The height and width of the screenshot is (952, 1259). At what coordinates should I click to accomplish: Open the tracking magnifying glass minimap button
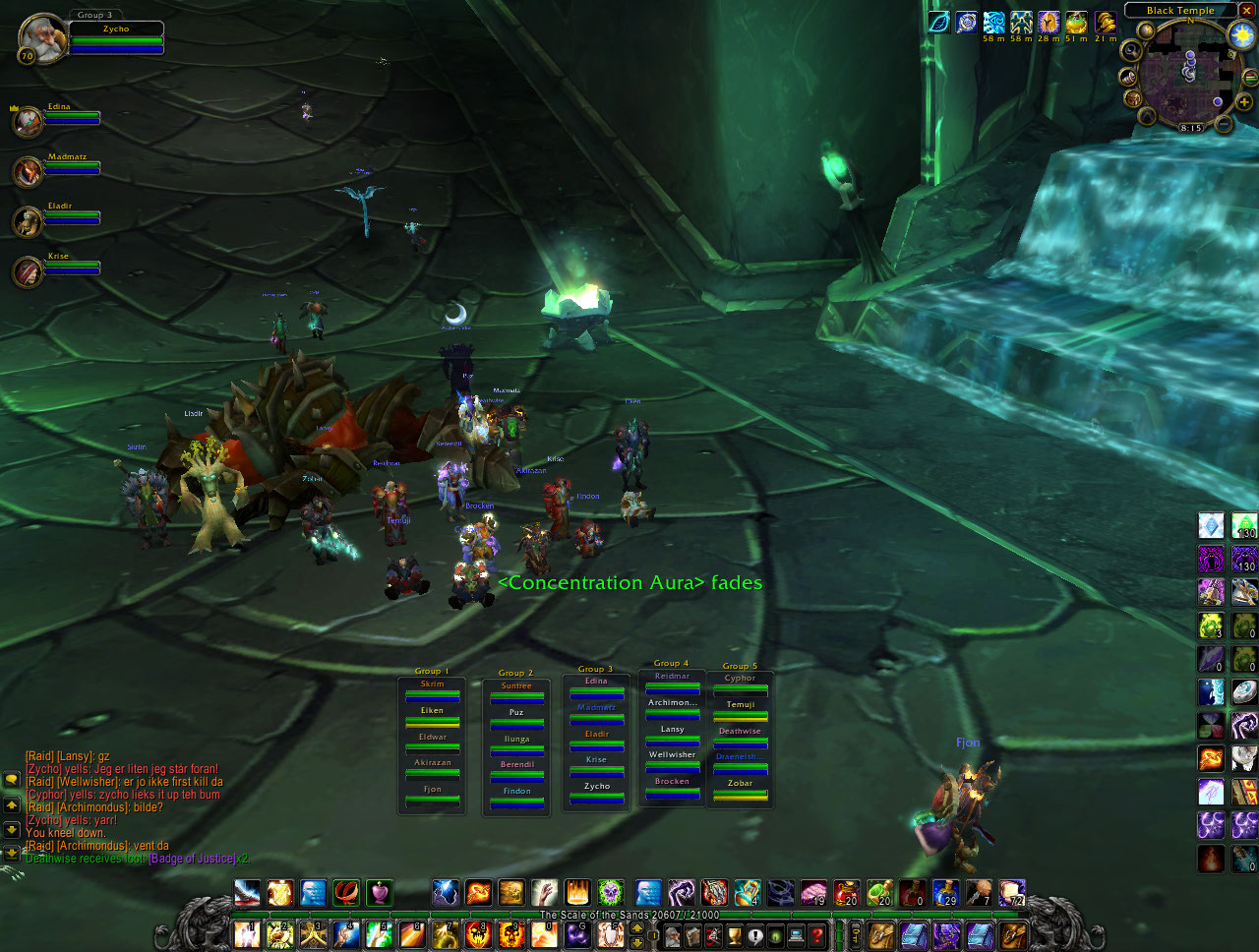pos(1132,51)
